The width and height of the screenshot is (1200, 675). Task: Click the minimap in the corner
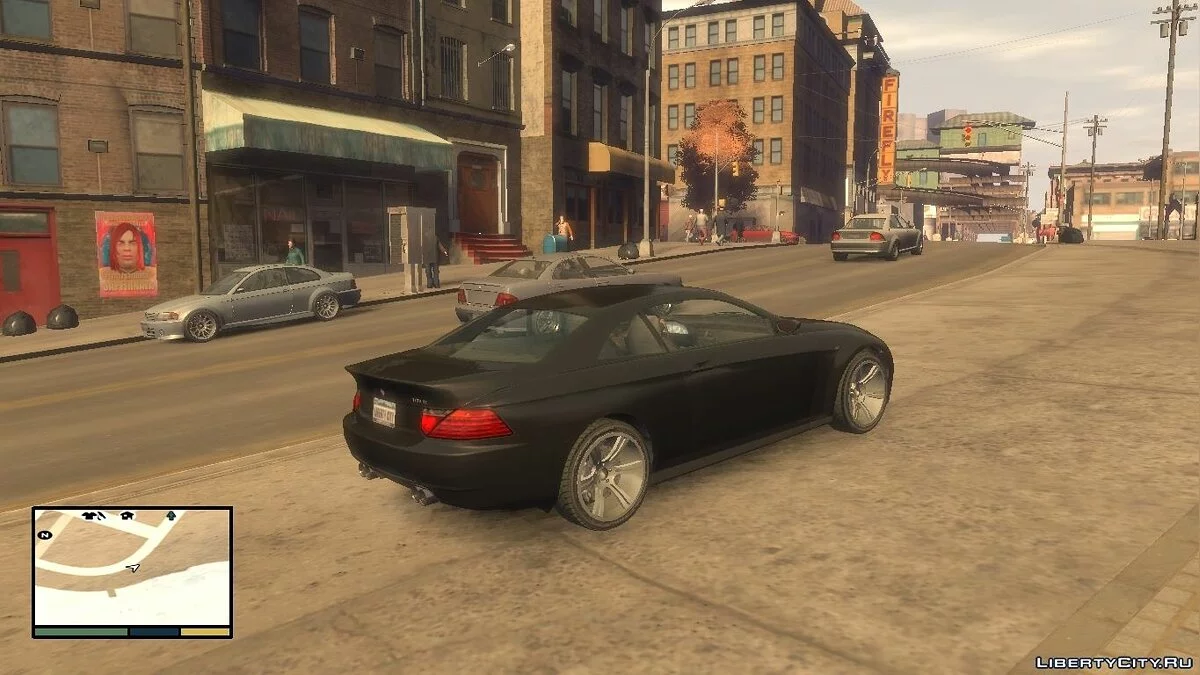point(132,571)
